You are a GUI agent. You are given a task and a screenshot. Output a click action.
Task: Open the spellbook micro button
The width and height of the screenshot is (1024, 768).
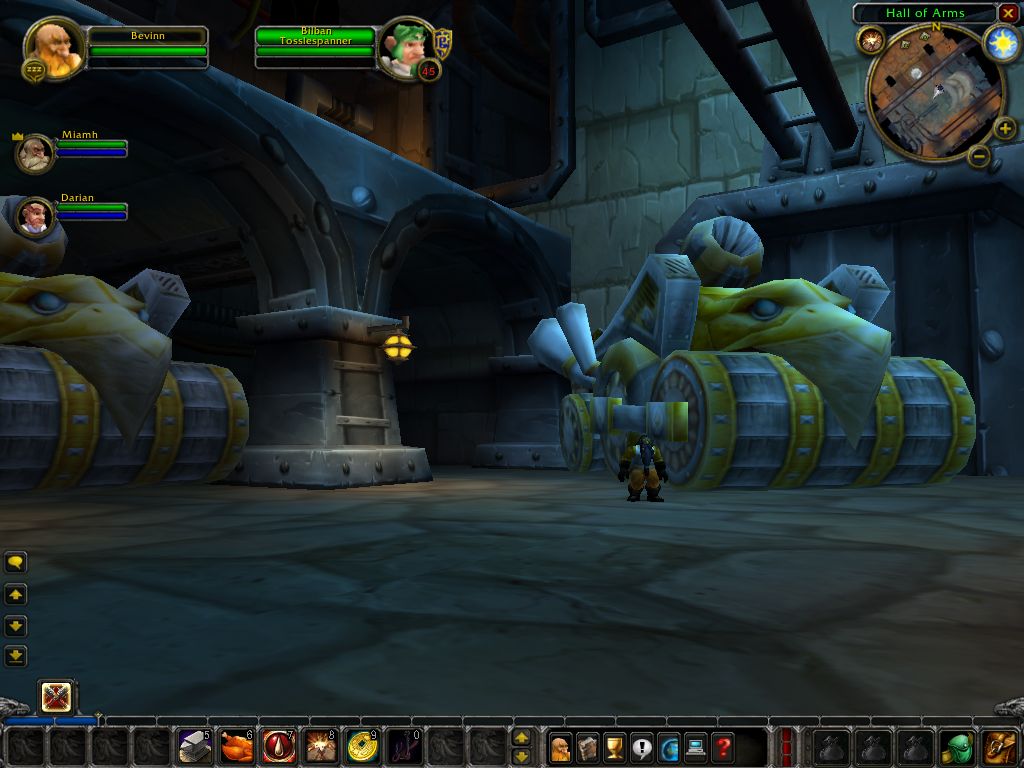point(588,746)
